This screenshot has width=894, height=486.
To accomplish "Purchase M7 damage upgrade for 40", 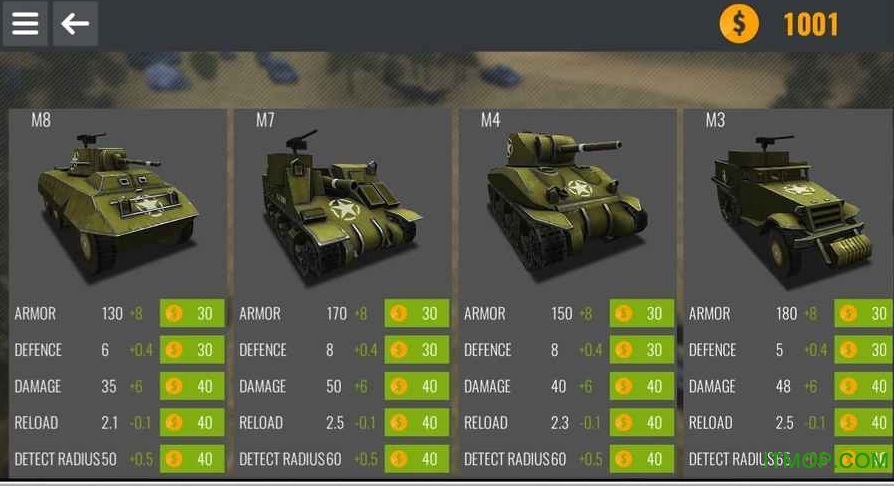I will coord(417,386).
